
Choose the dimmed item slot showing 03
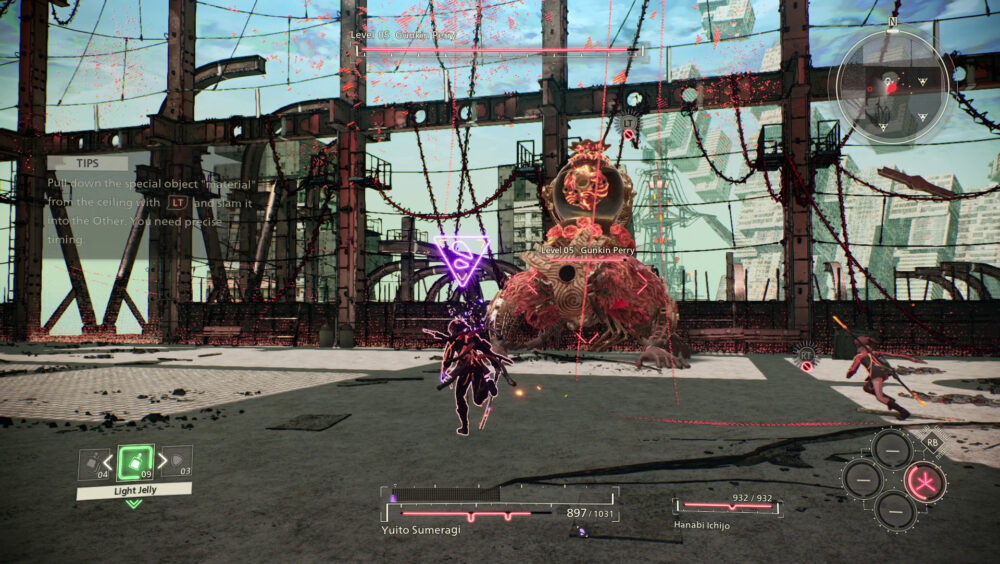[x=178, y=464]
